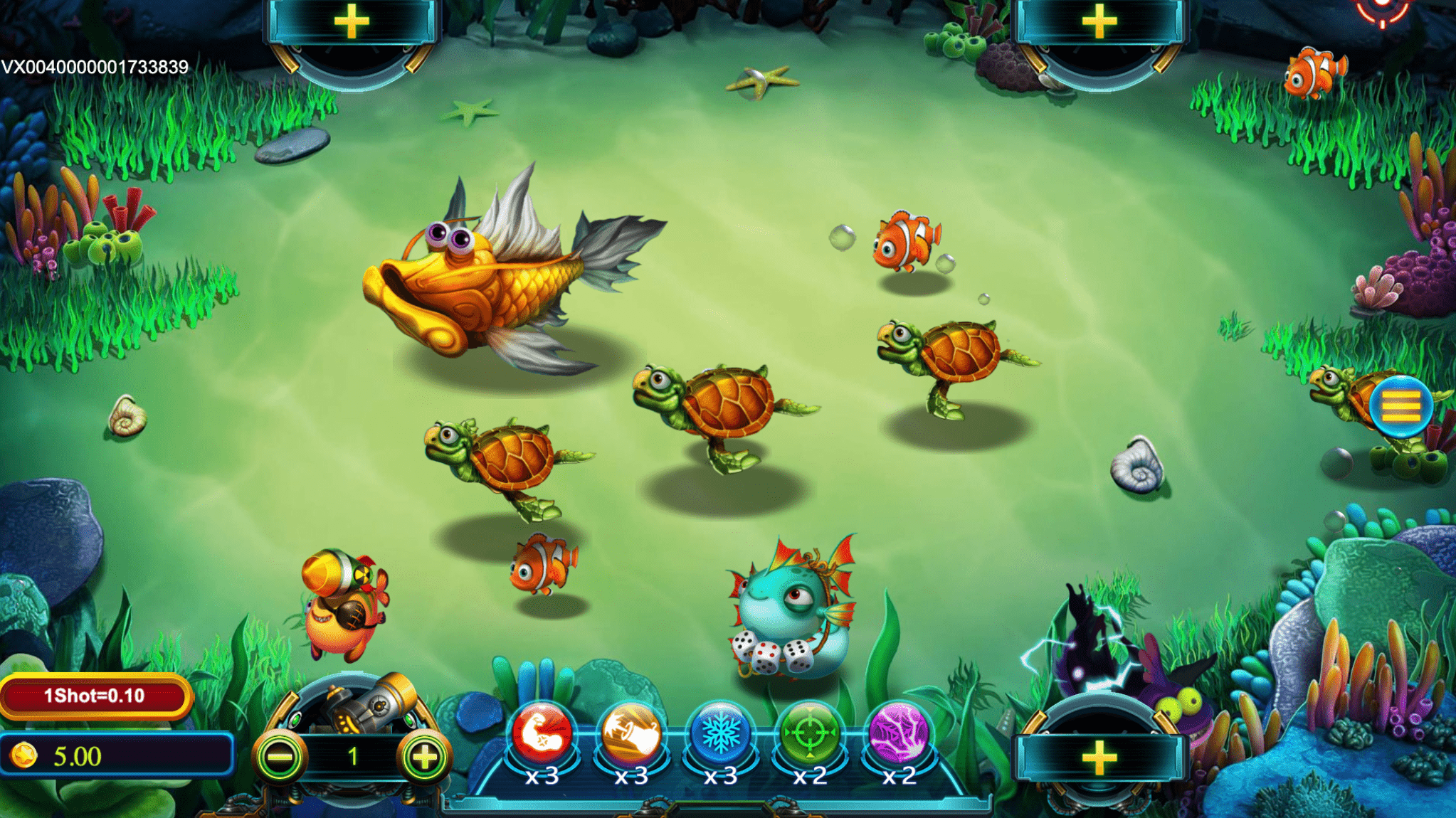Decrease the cannon bet with the minus button
Screen dimensions: 1456x818
tap(280, 758)
